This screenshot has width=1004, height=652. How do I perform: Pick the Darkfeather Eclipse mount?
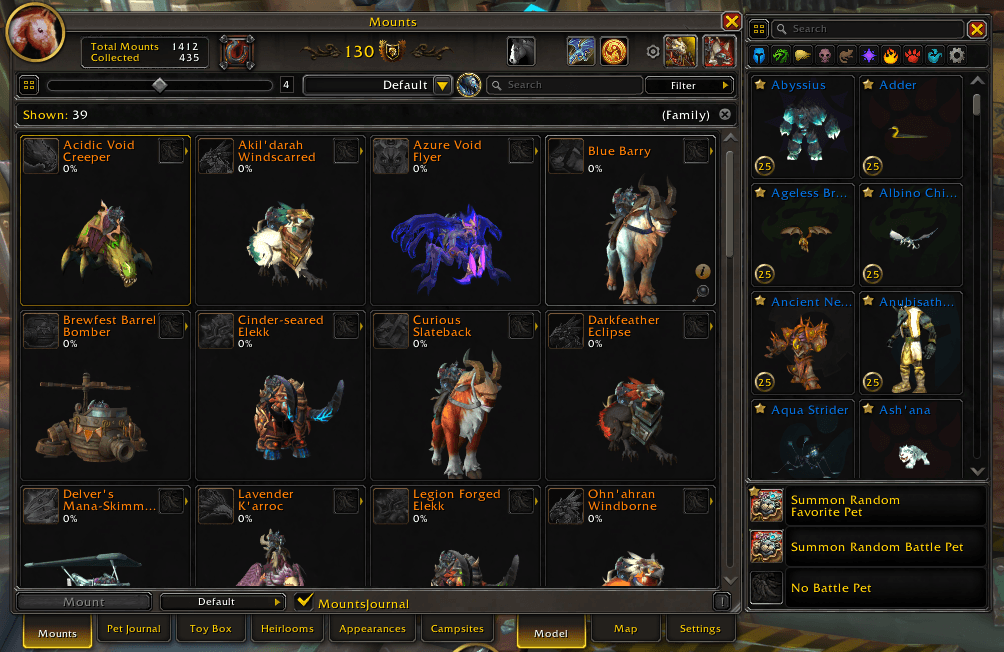pos(630,395)
